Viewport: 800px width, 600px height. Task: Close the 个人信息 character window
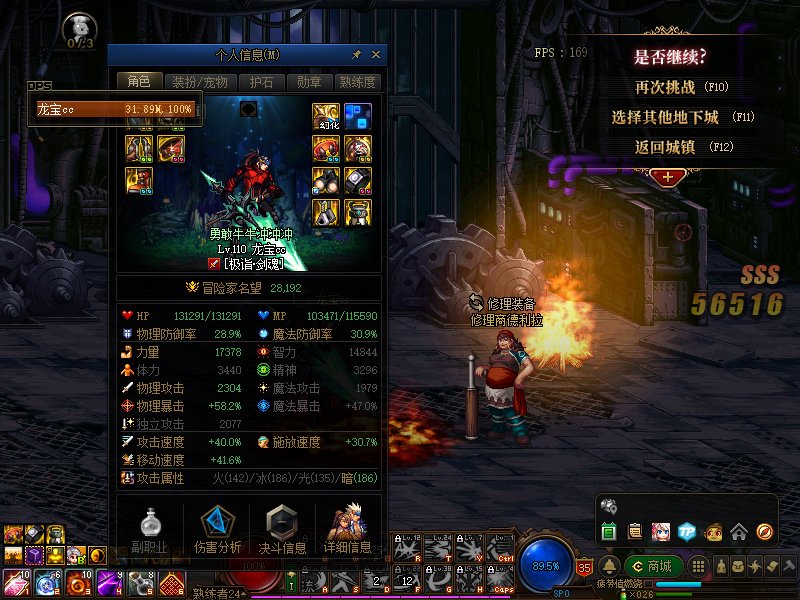[x=376, y=54]
